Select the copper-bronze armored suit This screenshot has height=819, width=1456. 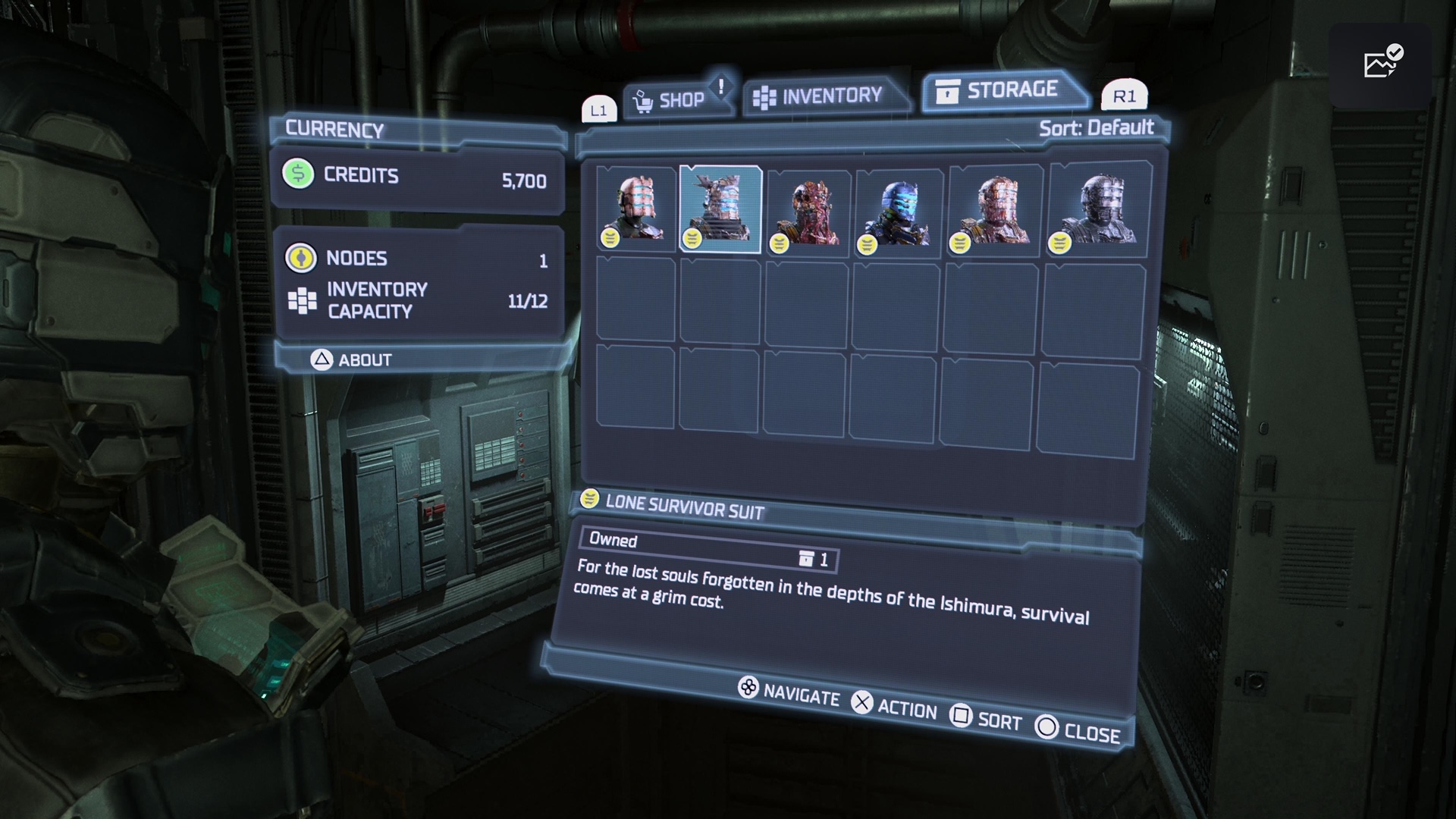pyautogui.click(x=994, y=210)
